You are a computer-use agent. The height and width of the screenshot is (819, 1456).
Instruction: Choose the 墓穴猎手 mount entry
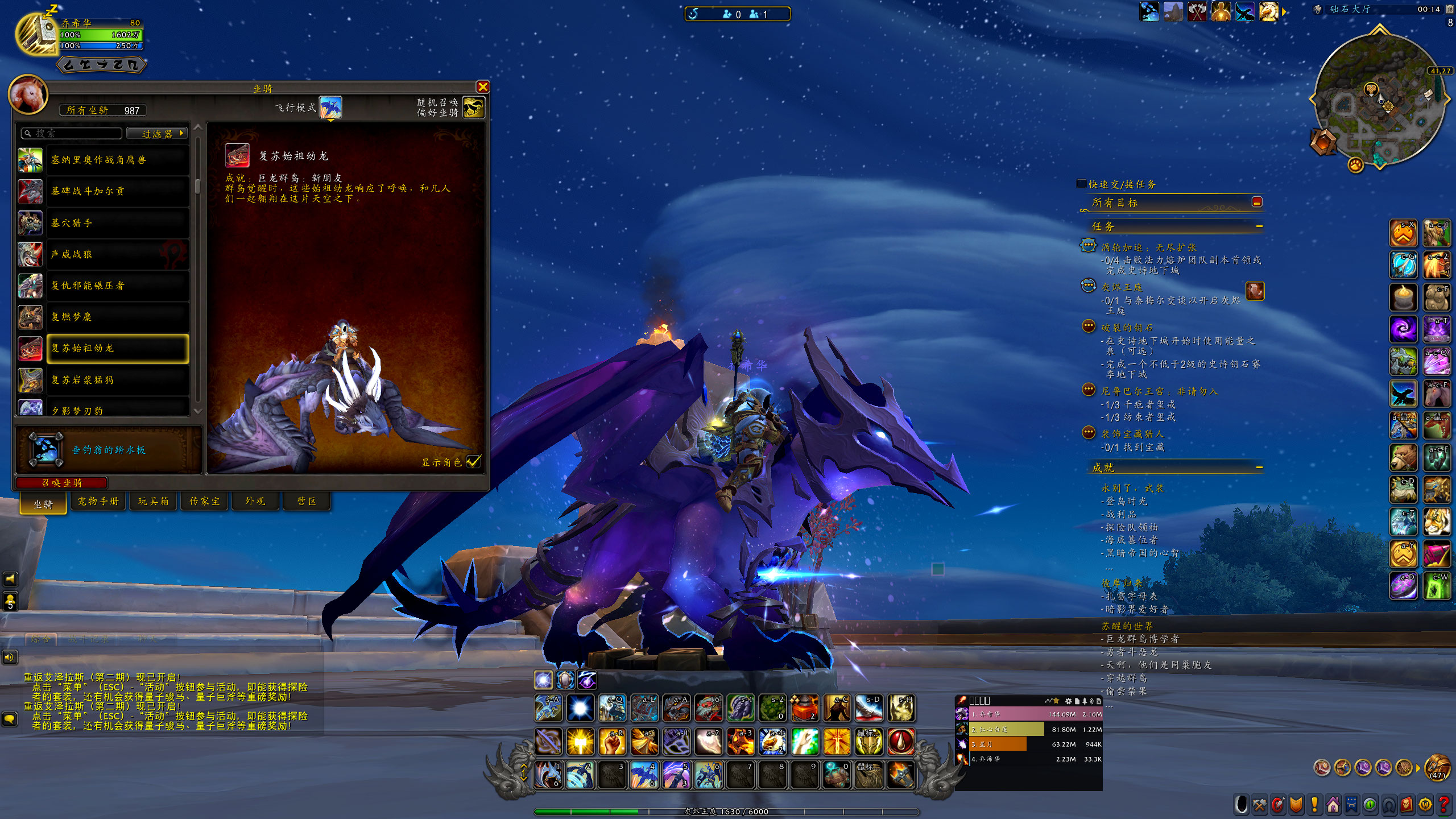pos(103,224)
